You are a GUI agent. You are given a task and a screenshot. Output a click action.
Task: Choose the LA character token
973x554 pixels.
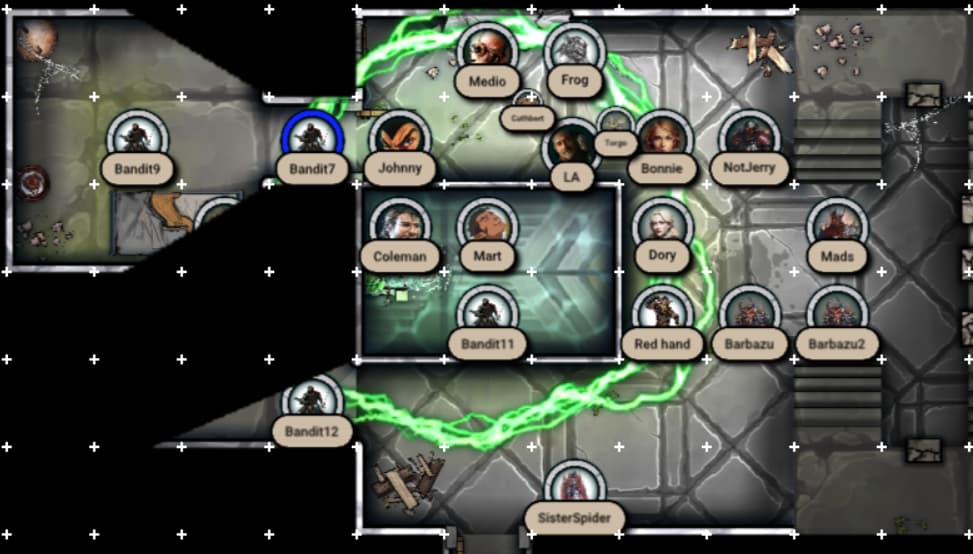(571, 148)
